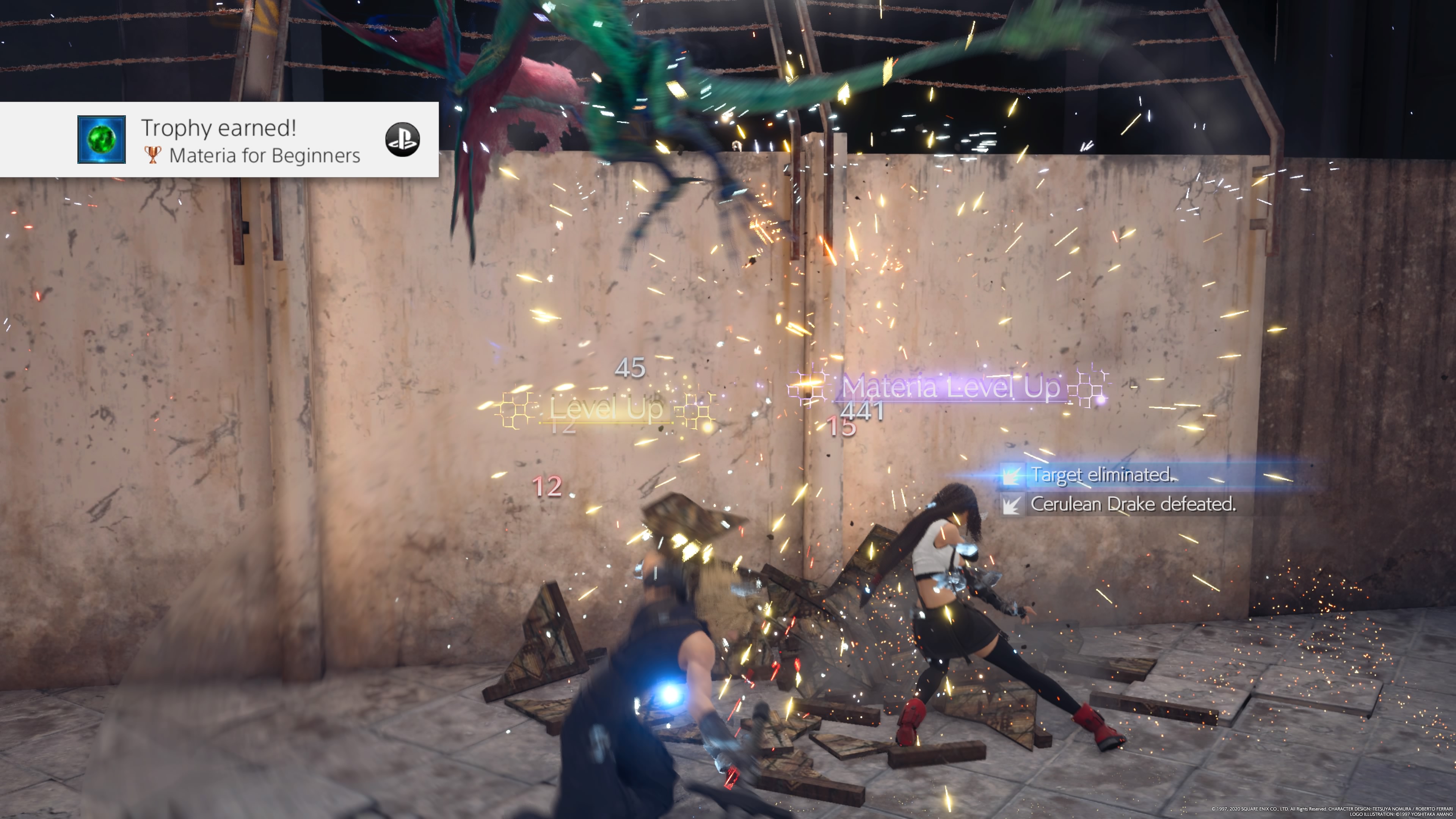This screenshot has width=1456, height=819.
Task: Select the green materia trophy thumbnail
Action: [102, 140]
